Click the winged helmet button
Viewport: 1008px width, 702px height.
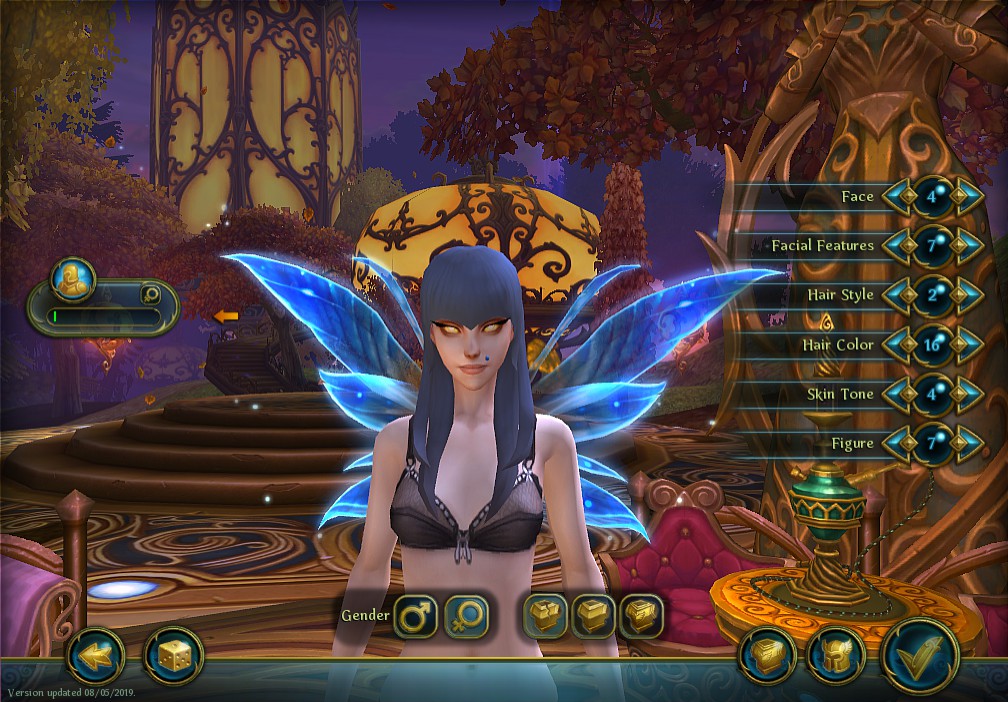pos(836,656)
